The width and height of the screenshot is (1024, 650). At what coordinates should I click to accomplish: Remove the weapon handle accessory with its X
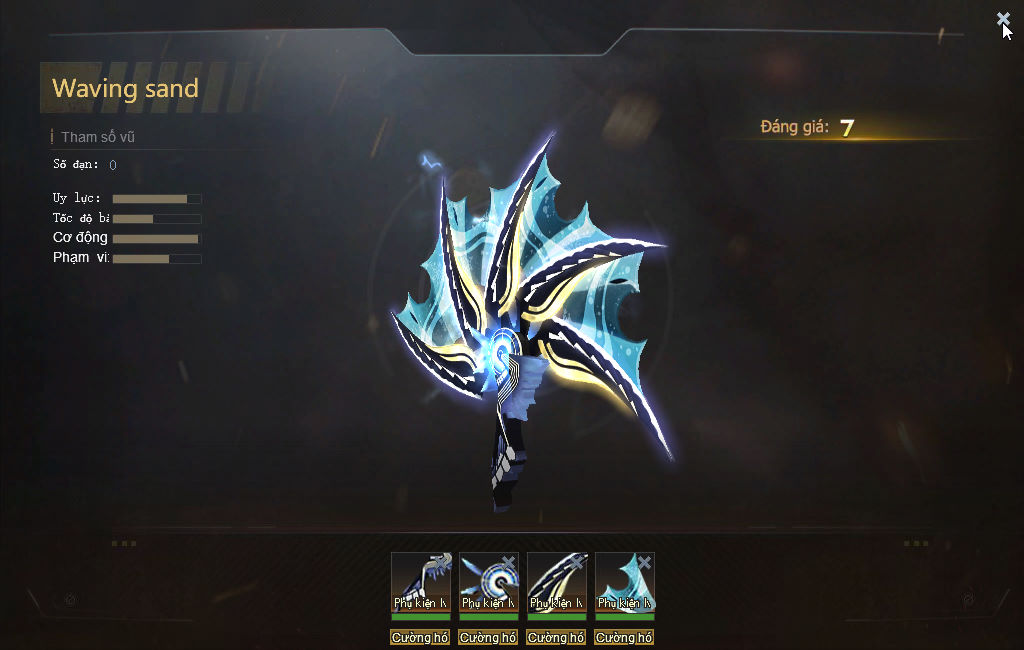pos(440,562)
